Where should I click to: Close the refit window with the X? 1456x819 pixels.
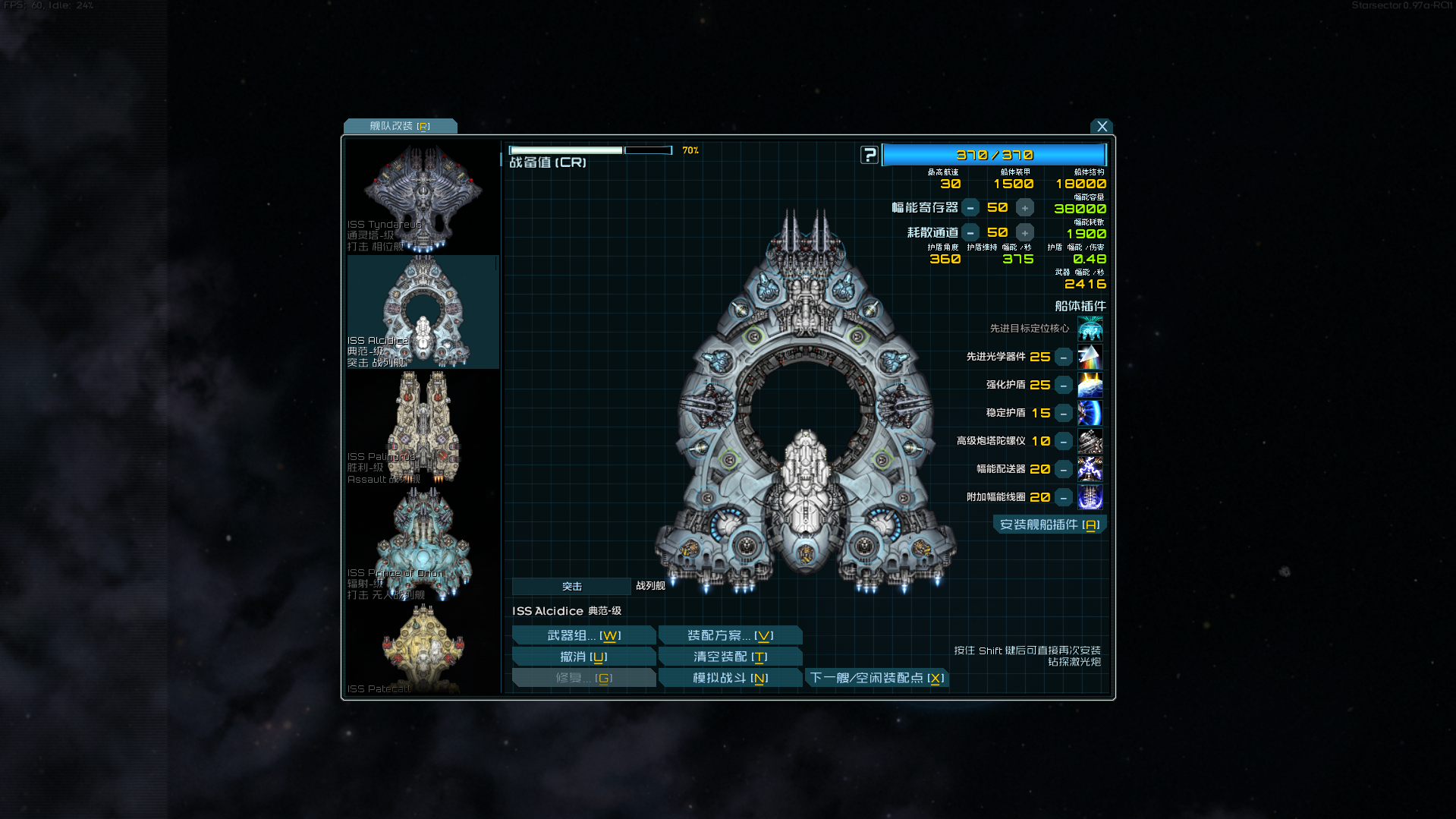1102,127
